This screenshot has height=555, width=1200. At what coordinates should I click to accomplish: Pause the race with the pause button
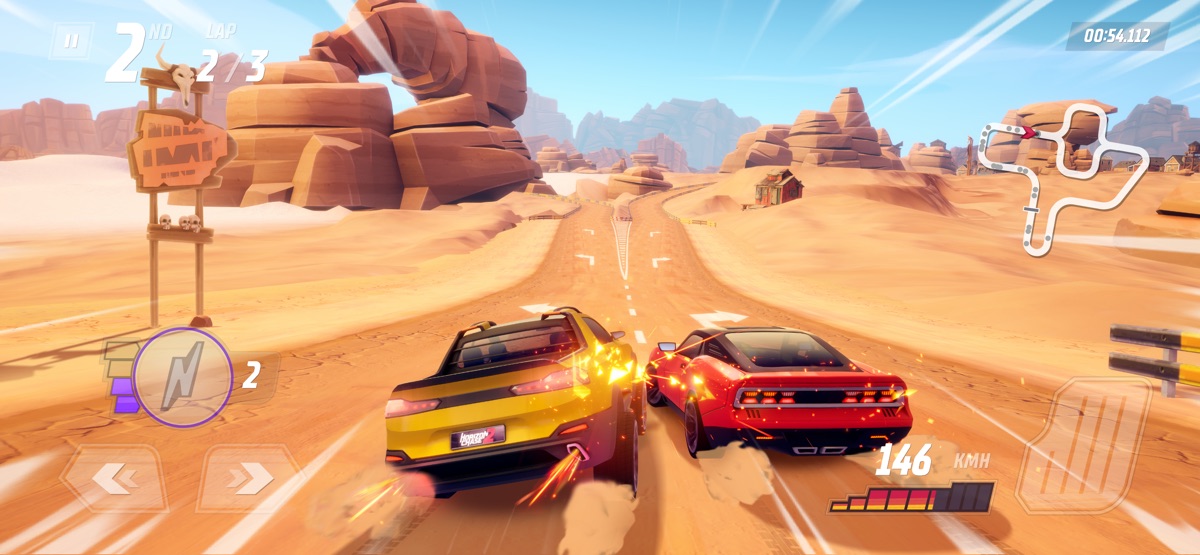click(70, 41)
